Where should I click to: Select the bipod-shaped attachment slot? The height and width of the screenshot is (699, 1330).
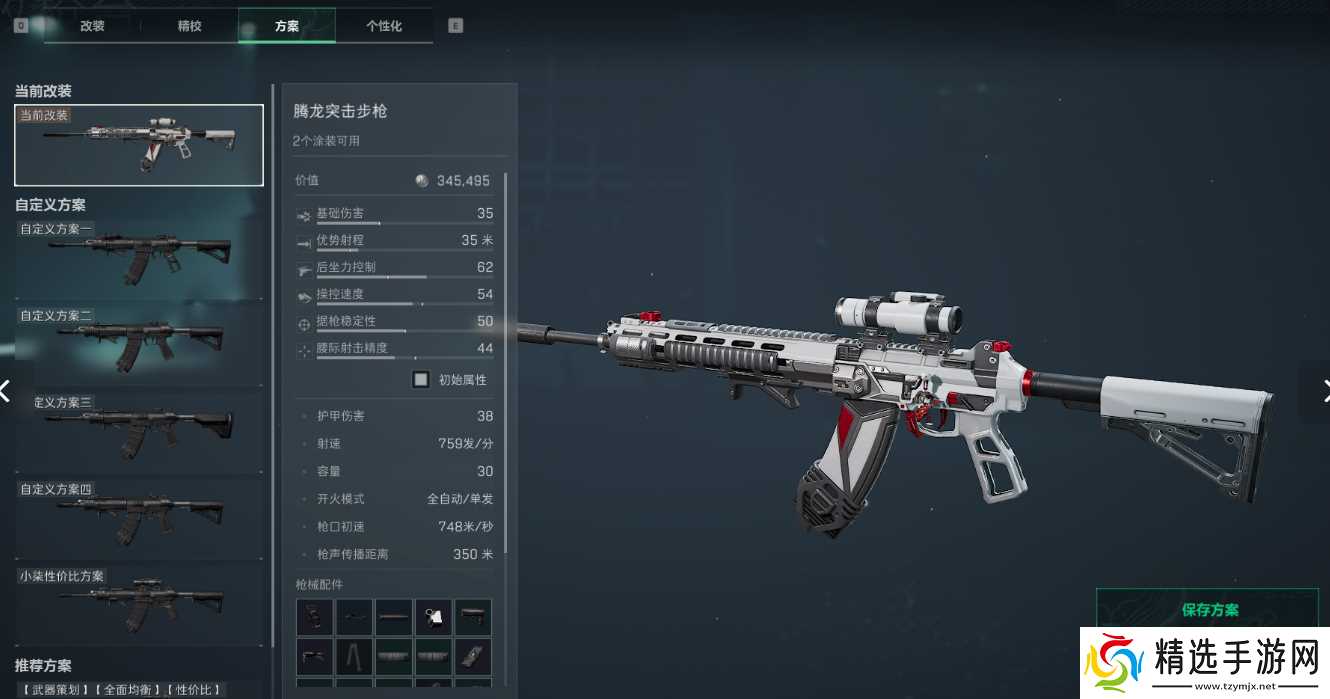coord(354,657)
